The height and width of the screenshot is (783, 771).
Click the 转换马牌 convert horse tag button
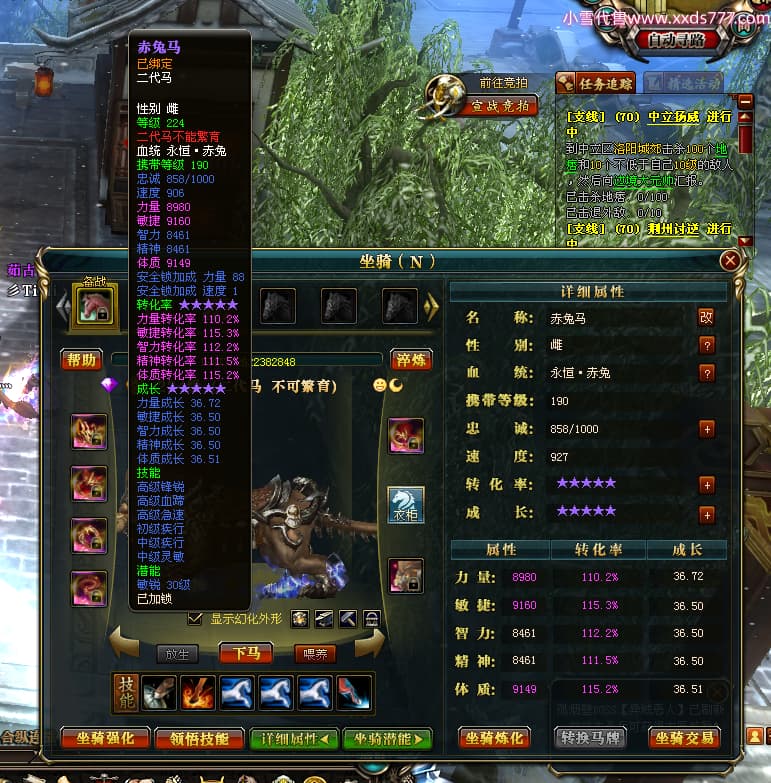[x=590, y=739]
